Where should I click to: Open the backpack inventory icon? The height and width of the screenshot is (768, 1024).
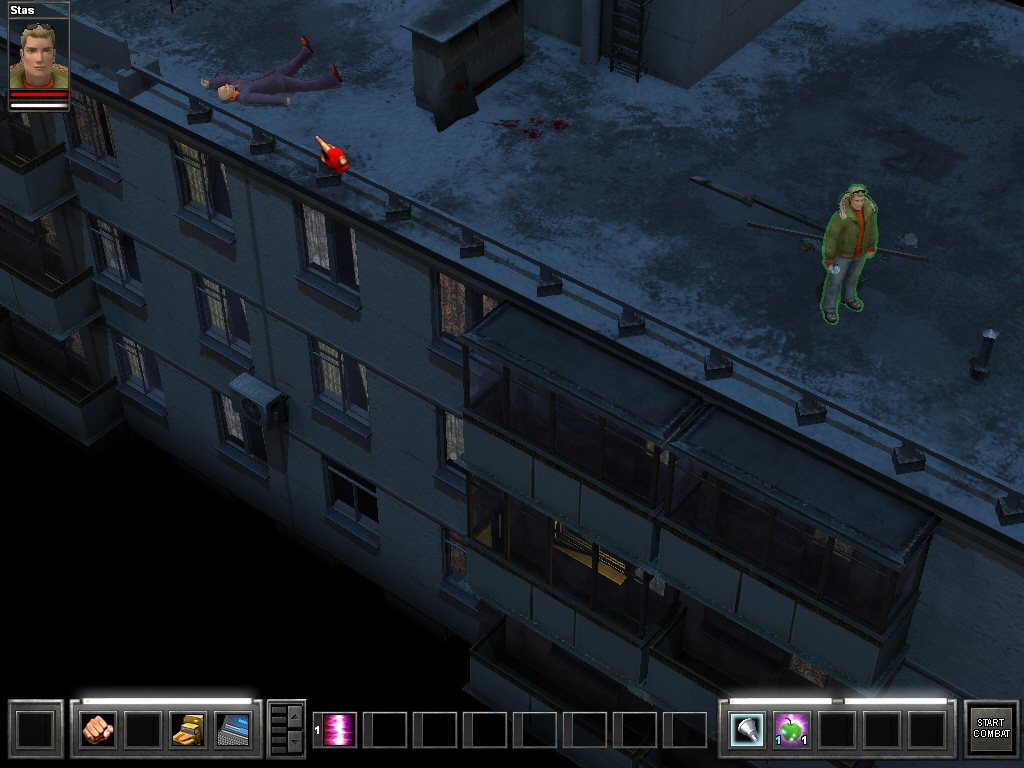(188, 729)
